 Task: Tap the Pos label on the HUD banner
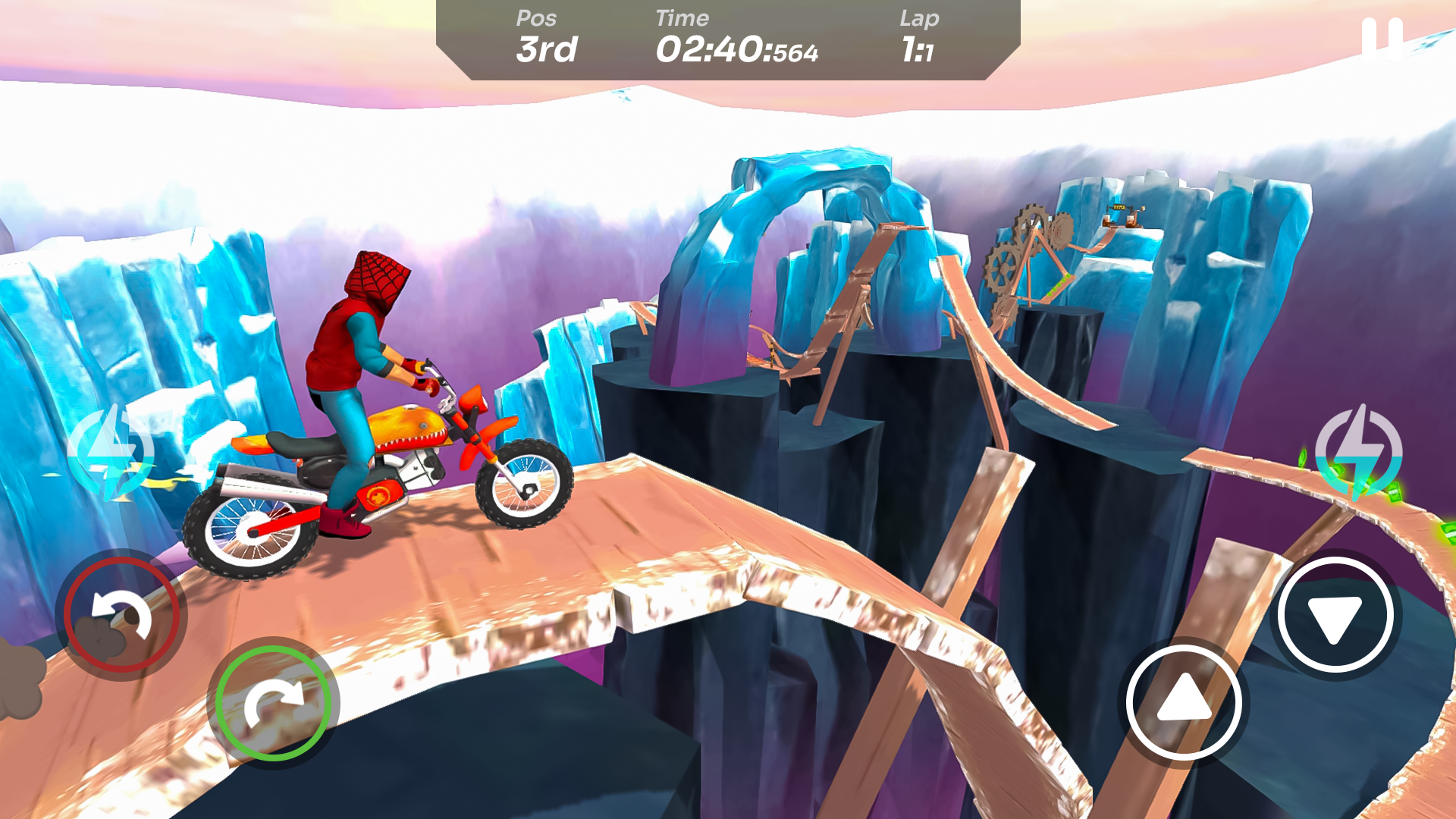(536, 18)
